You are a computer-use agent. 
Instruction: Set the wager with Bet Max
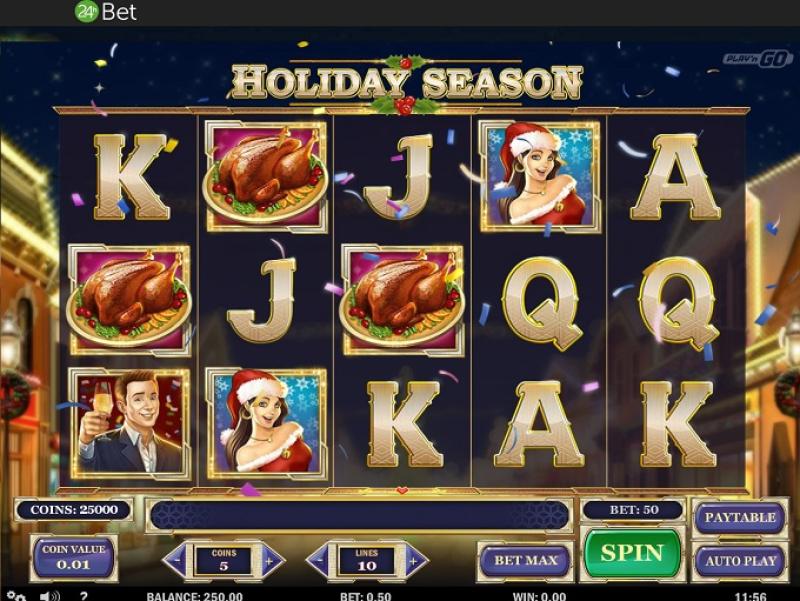pyautogui.click(x=525, y=561)
